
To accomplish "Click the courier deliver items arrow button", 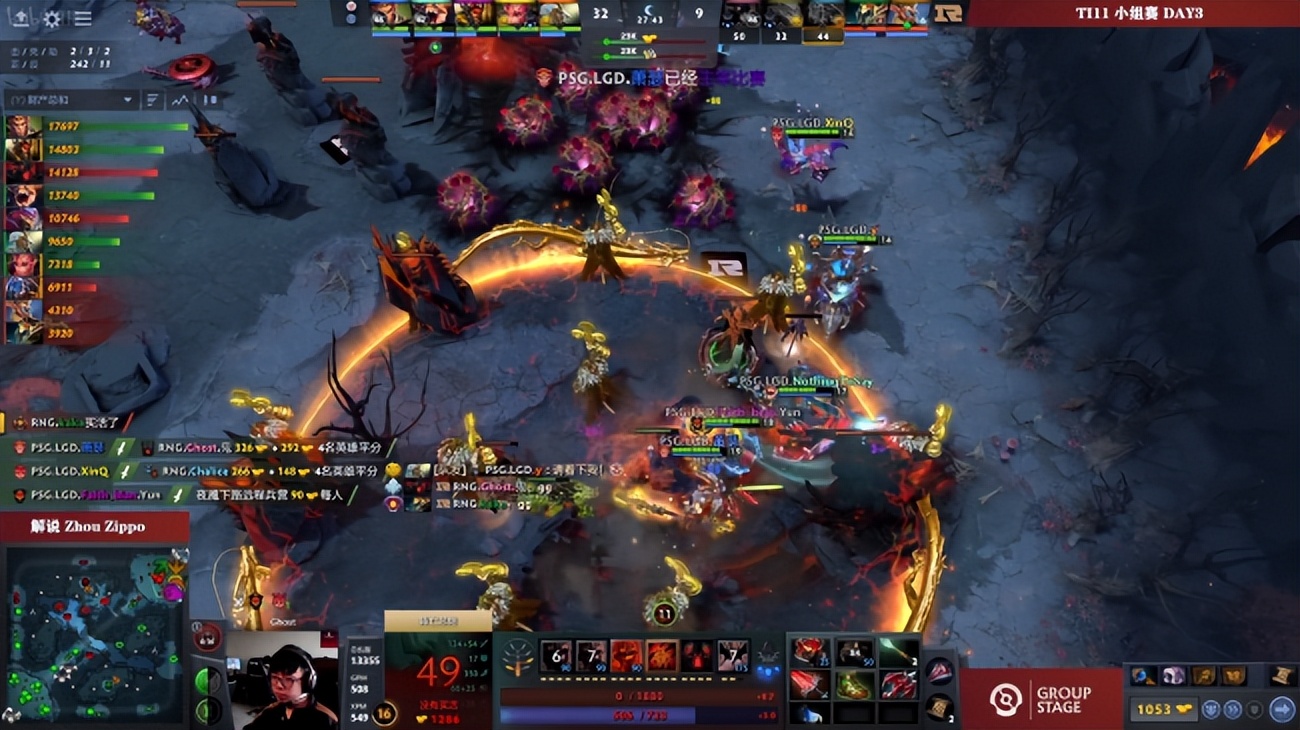I will click(1284, 711).
